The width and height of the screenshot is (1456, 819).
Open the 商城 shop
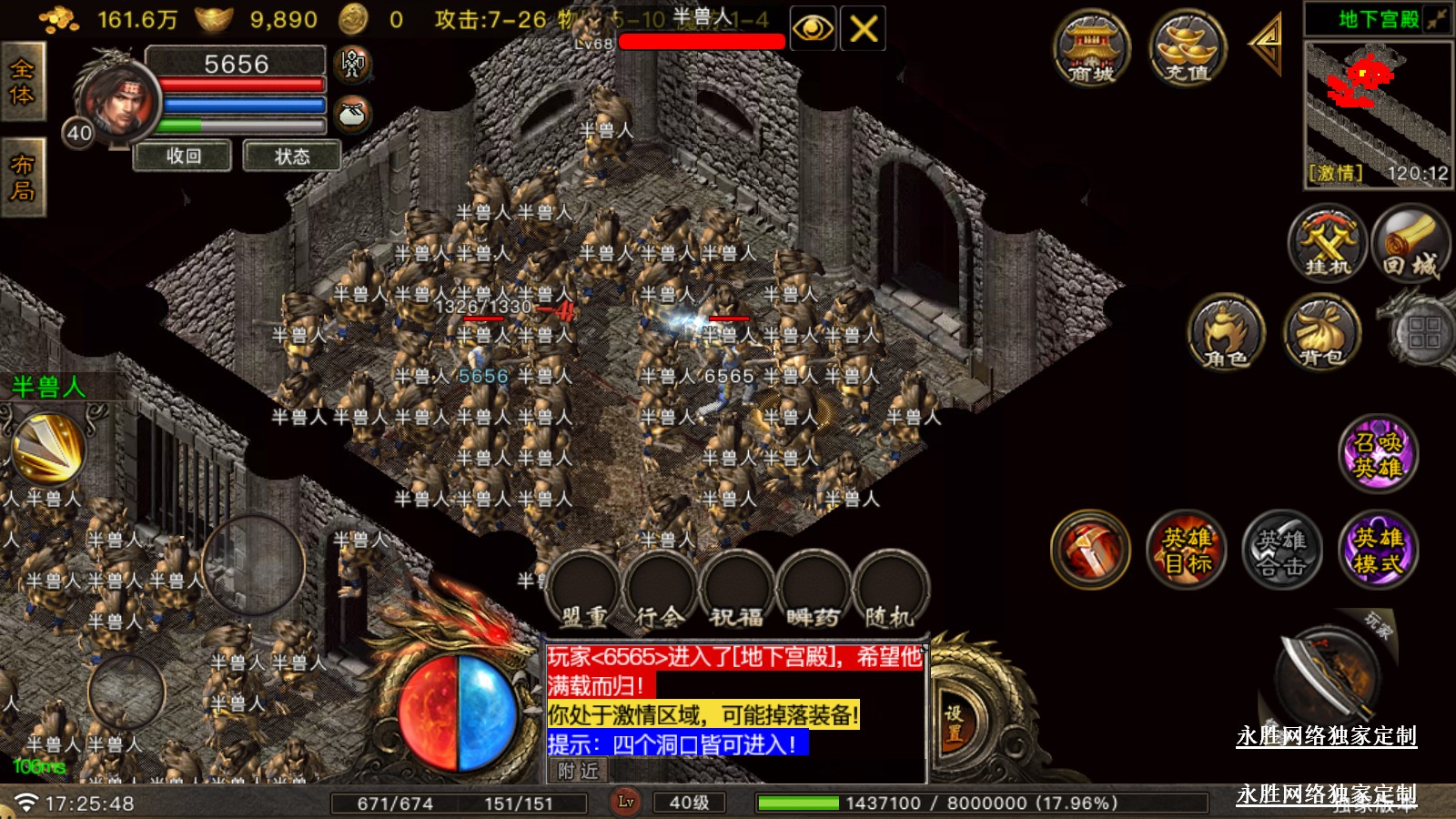point(1091,50)
